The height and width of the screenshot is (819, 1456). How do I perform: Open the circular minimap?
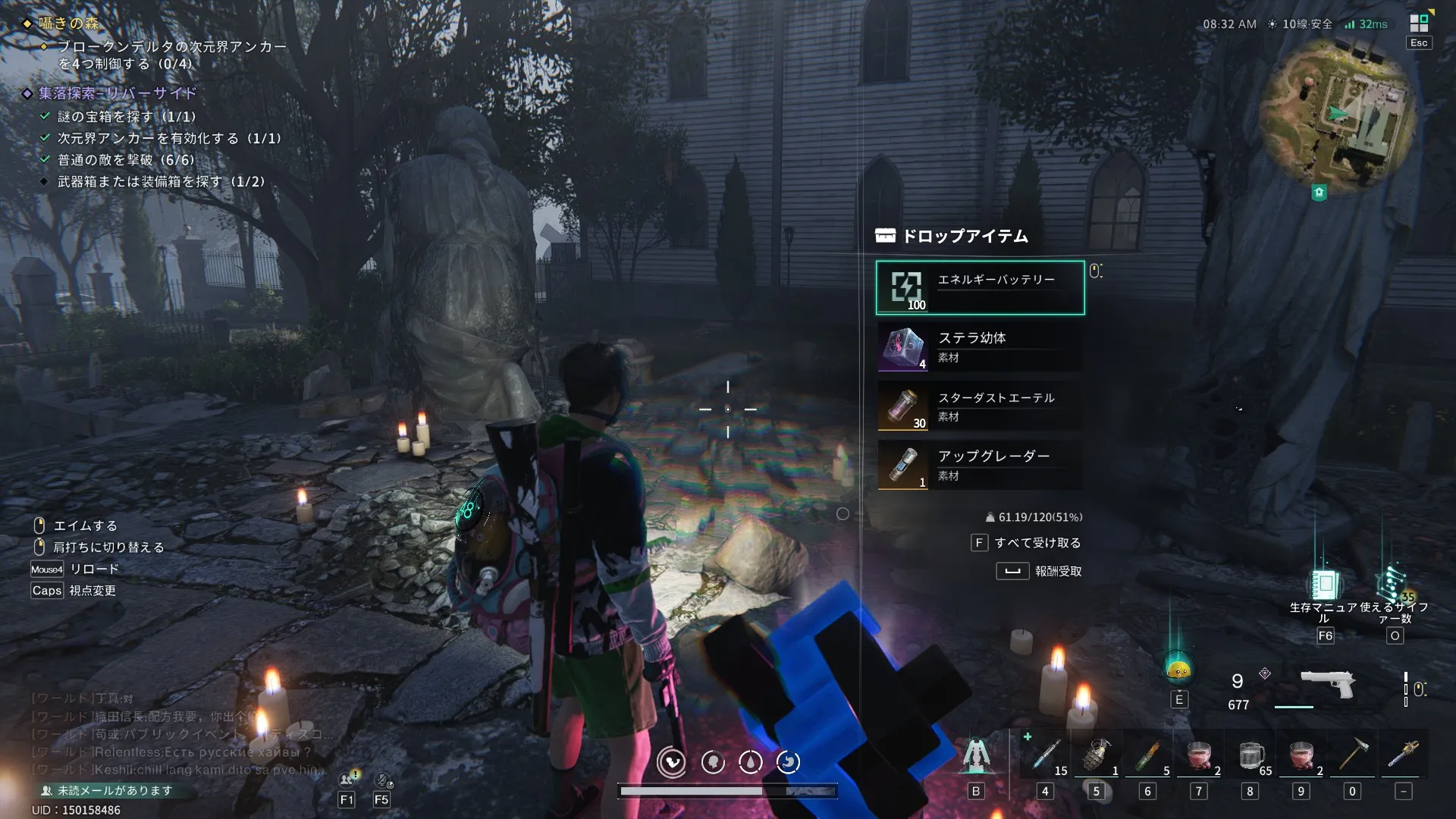(x=1338, y=114)
